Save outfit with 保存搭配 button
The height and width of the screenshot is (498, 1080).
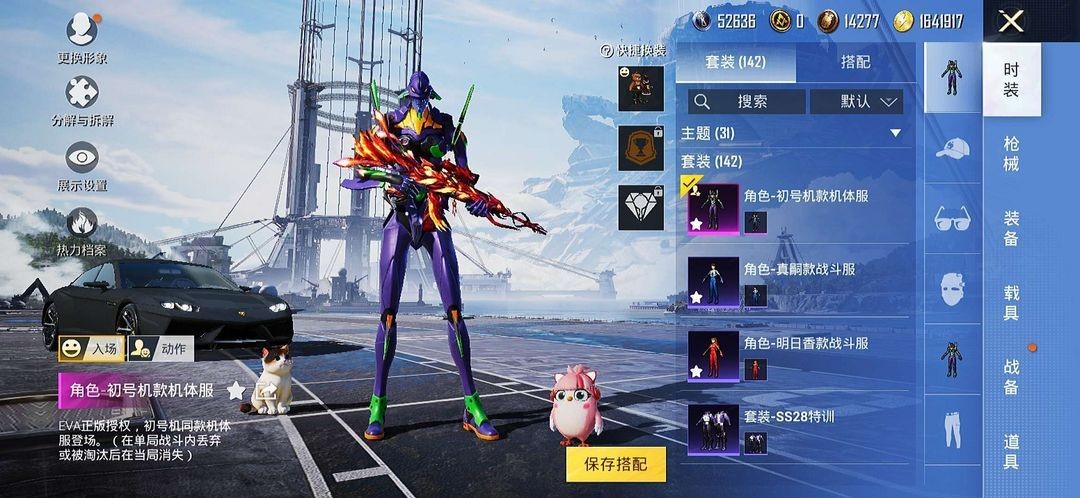click(x=615, y=464)
